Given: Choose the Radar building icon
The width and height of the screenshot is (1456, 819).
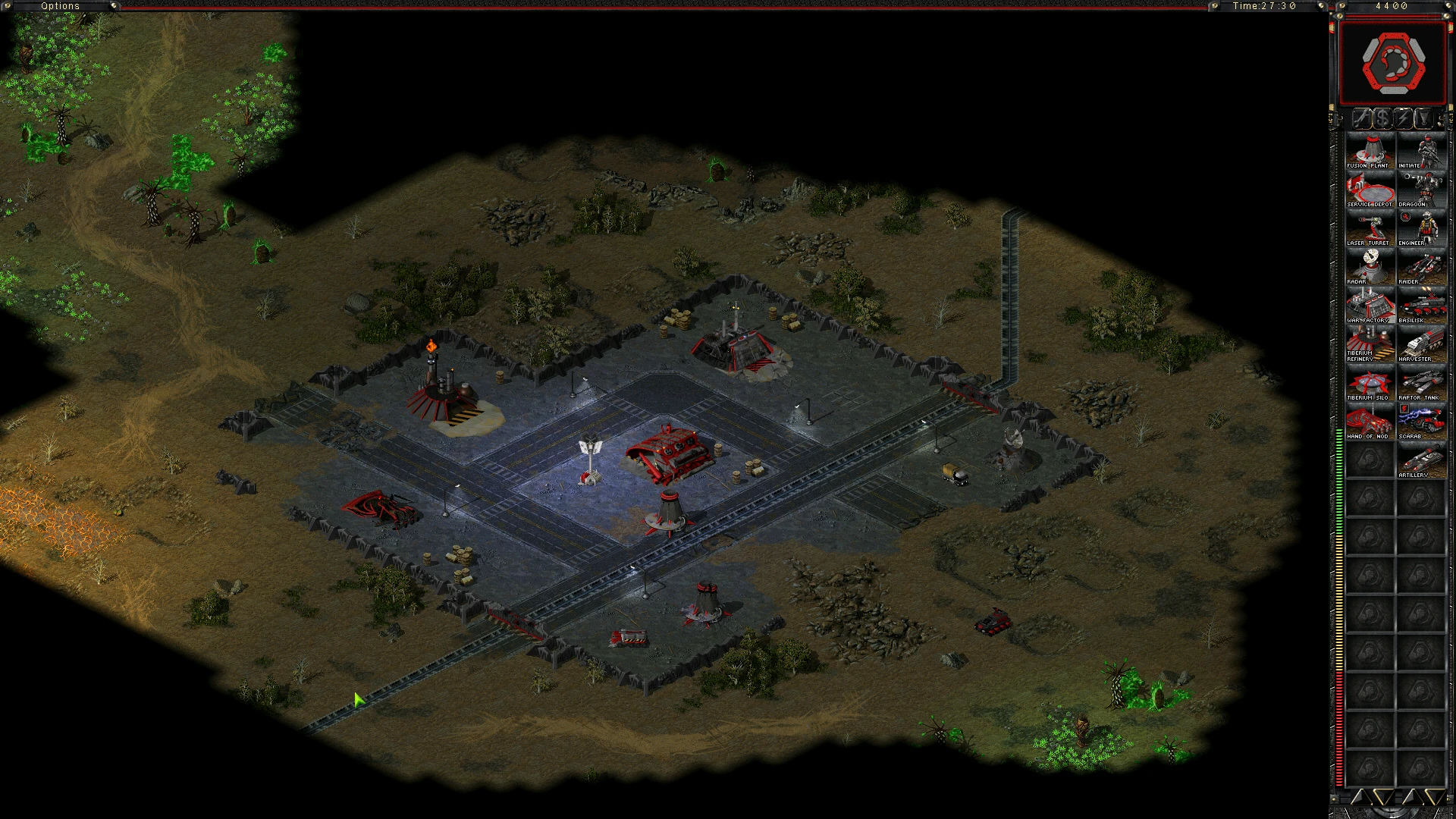Looking at the screenshot, I should coord(1370,267).
